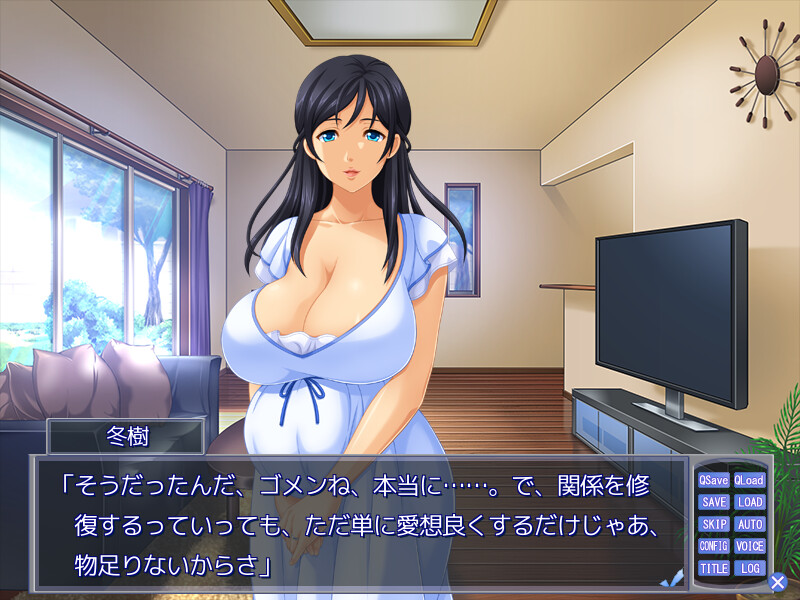This screenshot has height=600, width=800.
Task: Open the LOAD menu
Action: coord(749,502)
